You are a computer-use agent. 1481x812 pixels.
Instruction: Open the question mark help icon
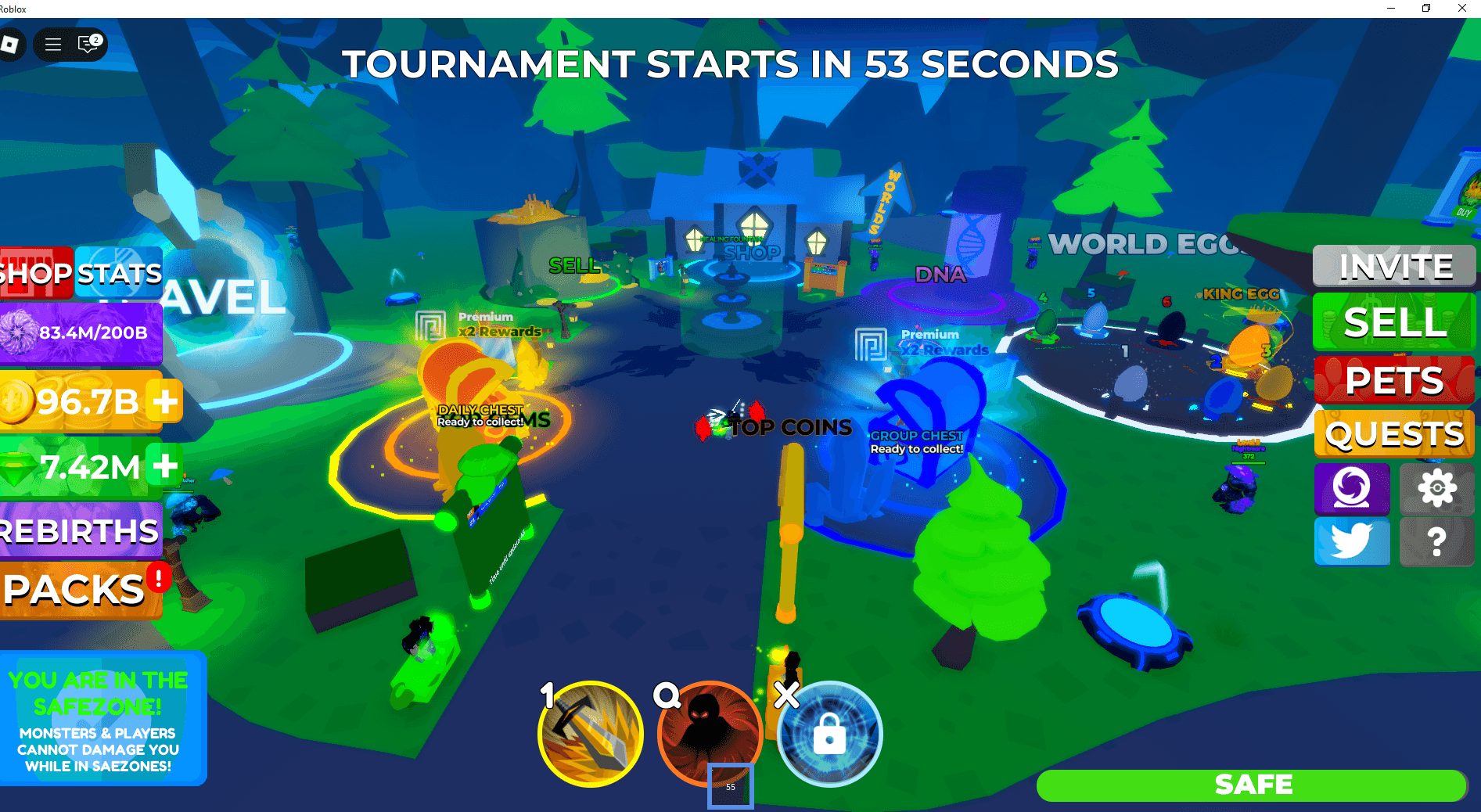[1436, 541]
